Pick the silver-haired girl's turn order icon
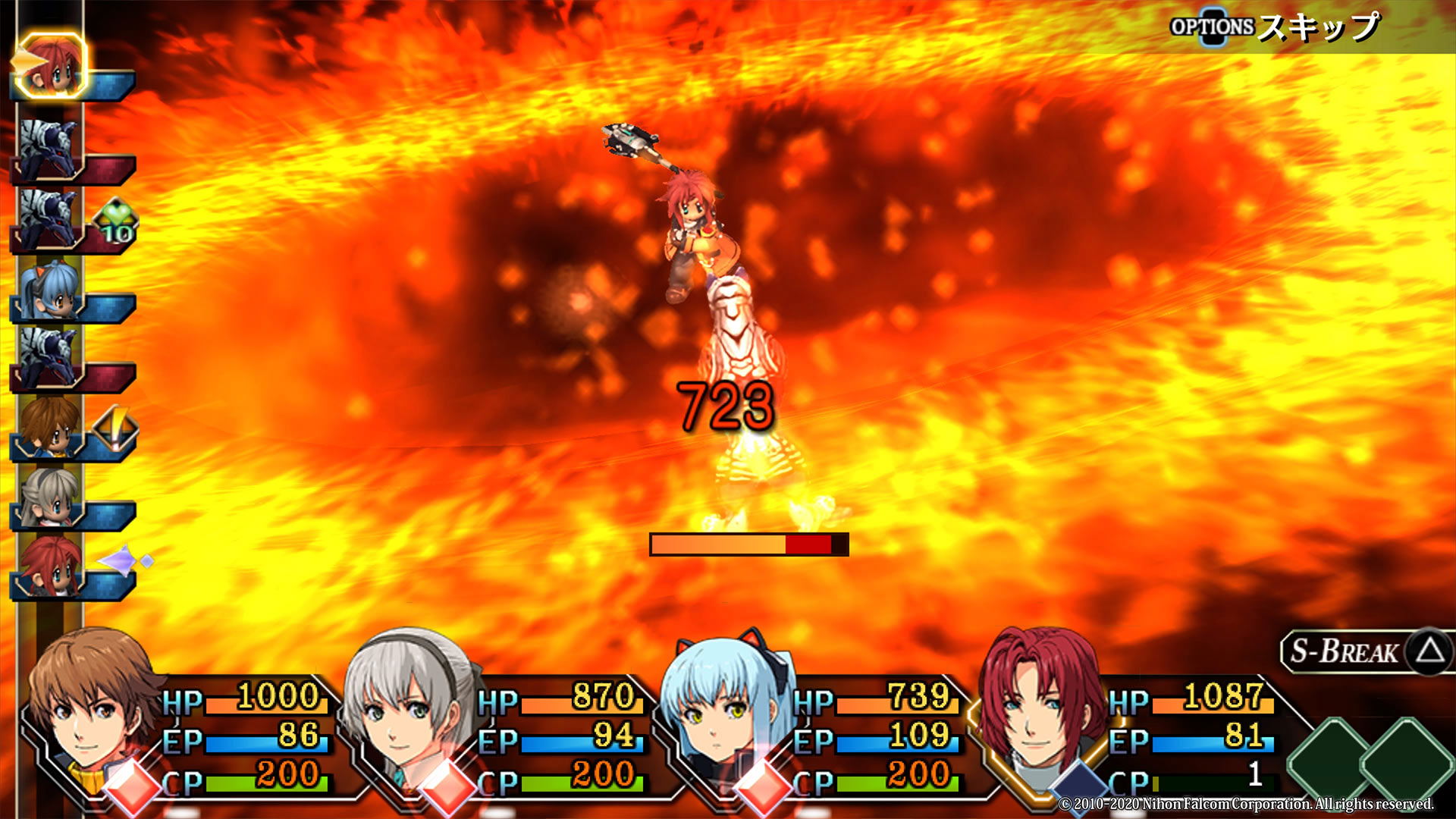 pos(50,497)
